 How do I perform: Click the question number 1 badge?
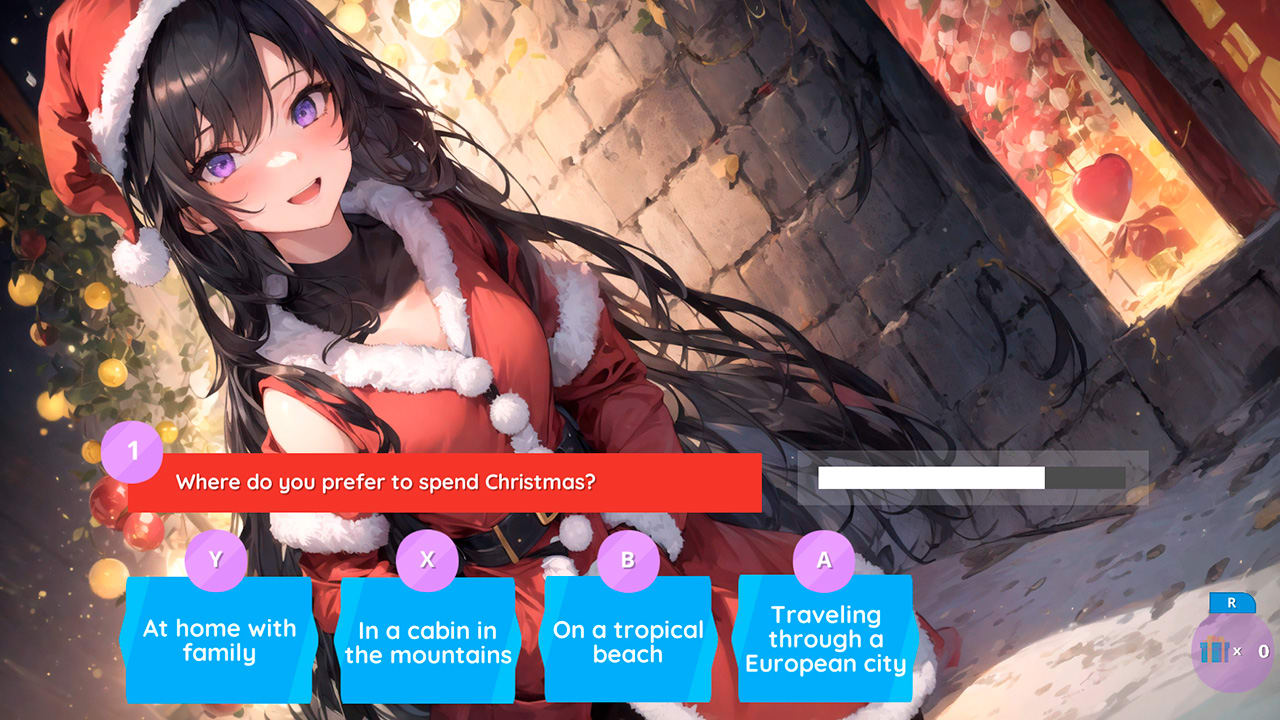click(x=129, y=451)
